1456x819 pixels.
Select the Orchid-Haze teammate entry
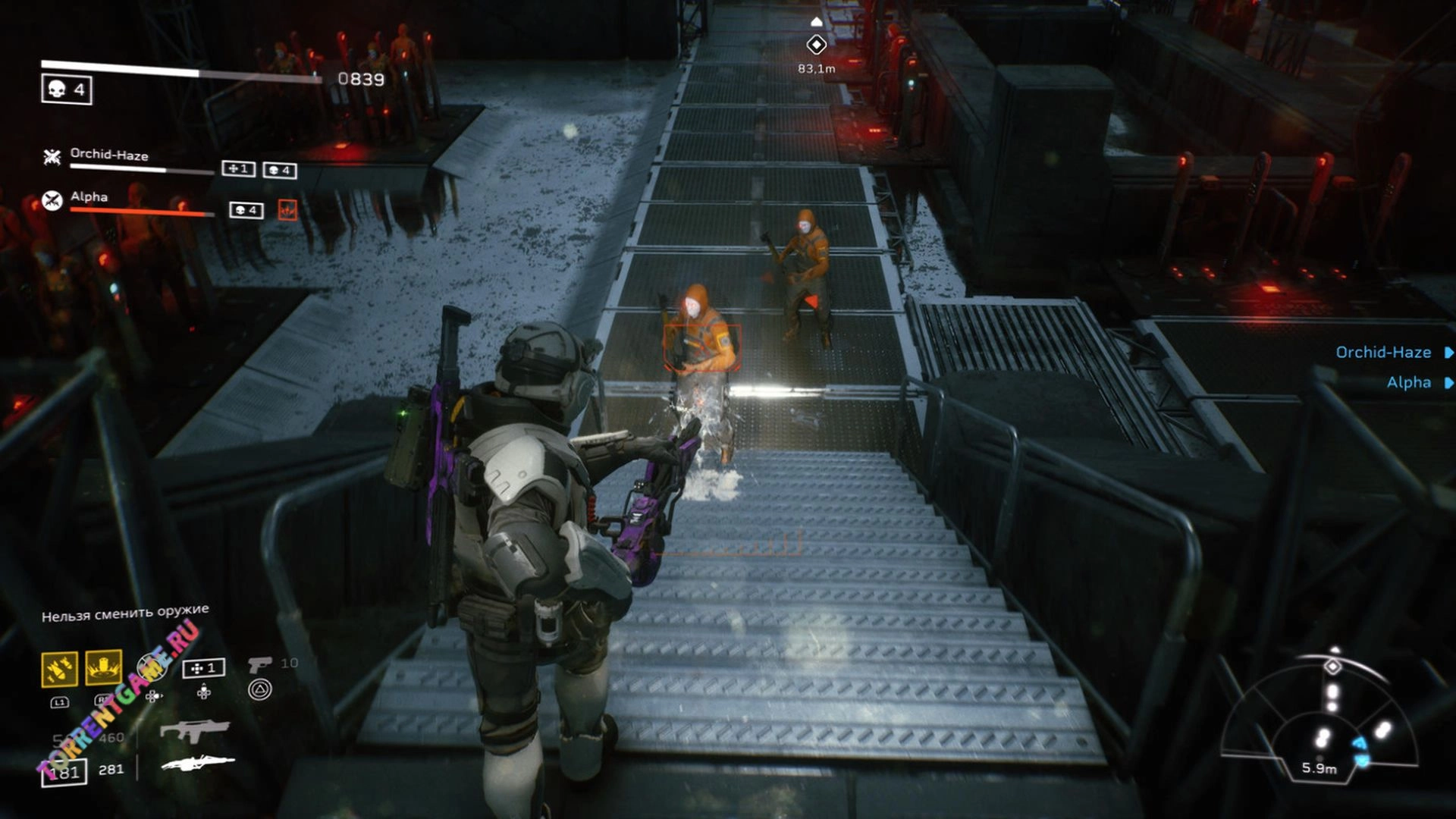point(108,155)
